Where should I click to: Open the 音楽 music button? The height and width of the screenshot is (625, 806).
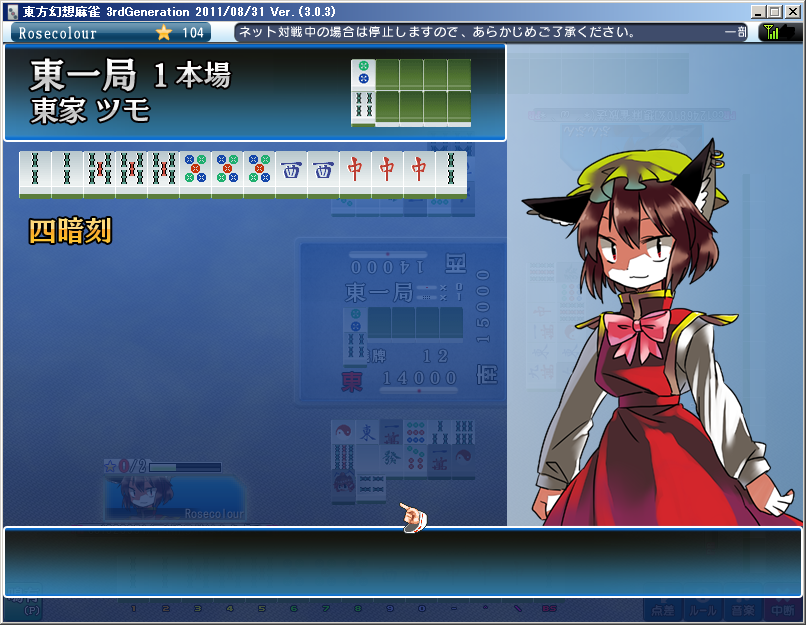(743, 609)
